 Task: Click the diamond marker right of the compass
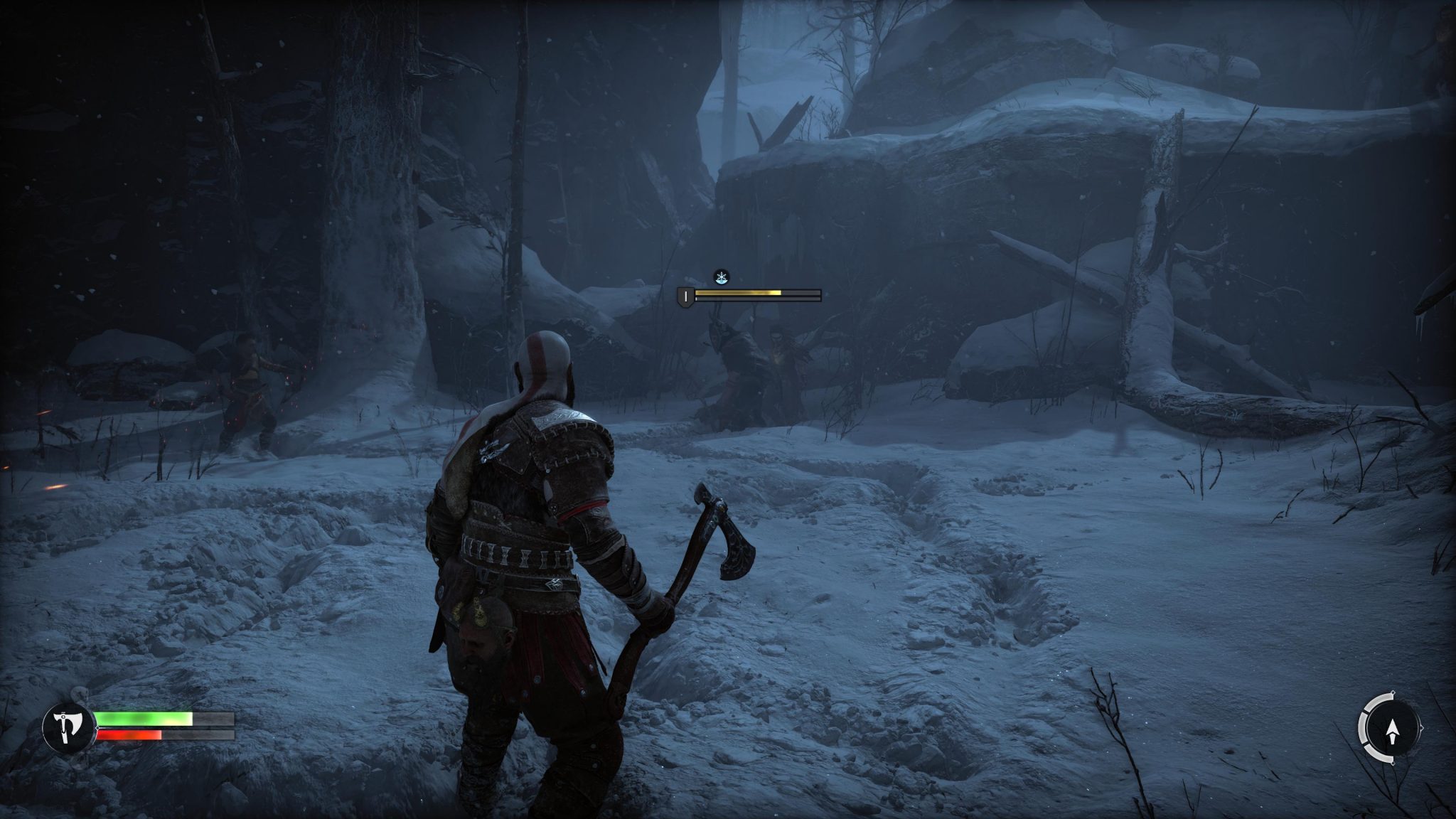click(1422, 727)
